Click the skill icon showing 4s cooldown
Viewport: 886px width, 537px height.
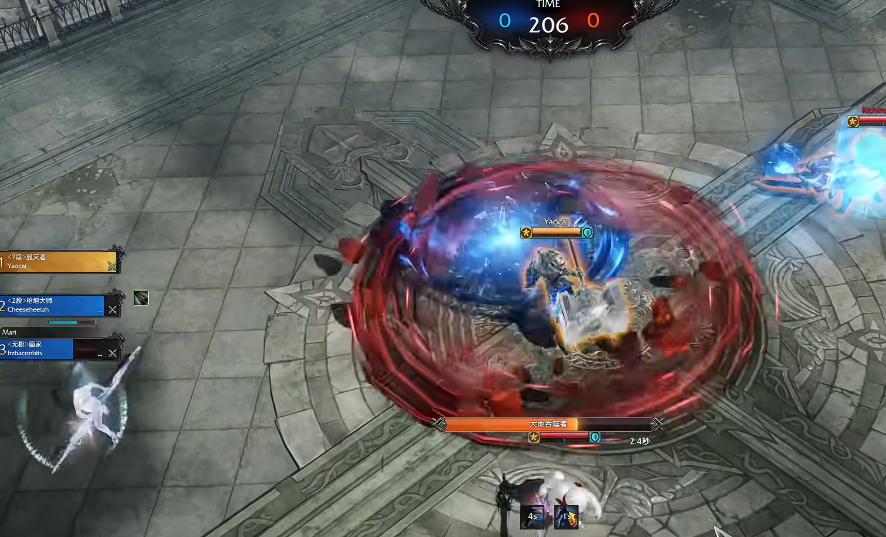(534, 516)
